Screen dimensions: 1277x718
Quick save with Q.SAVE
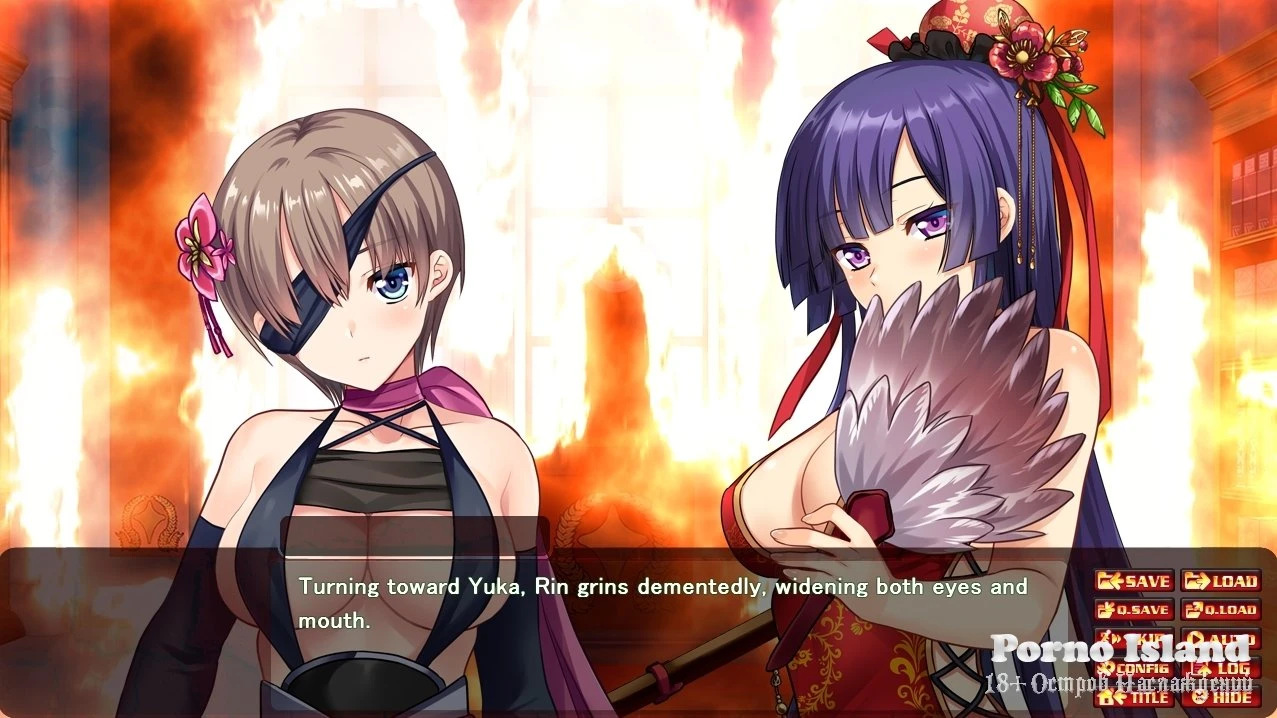tap(1134, 610)
